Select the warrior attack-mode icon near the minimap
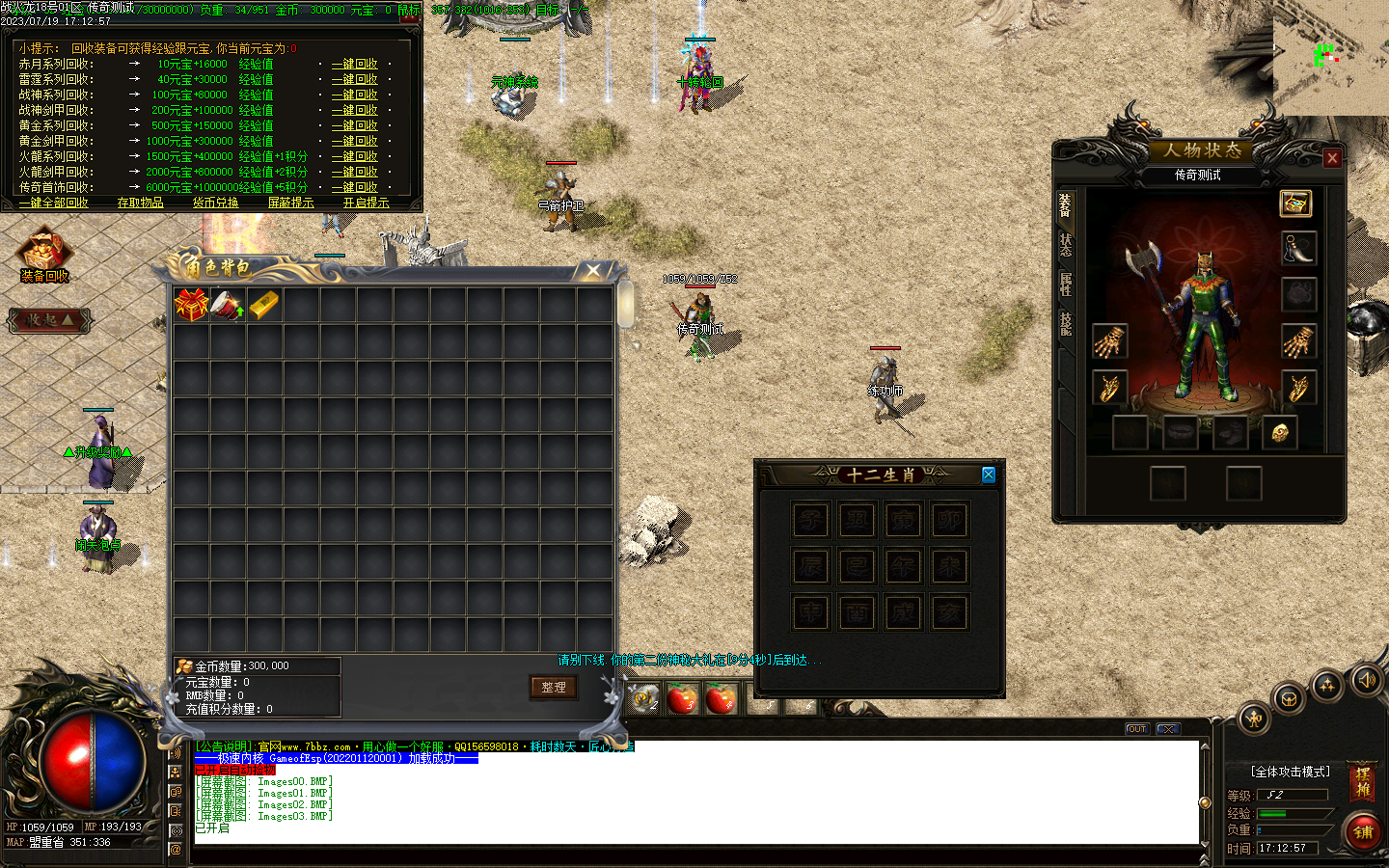Screen dimensions: 1389x868 point(1253,719)
